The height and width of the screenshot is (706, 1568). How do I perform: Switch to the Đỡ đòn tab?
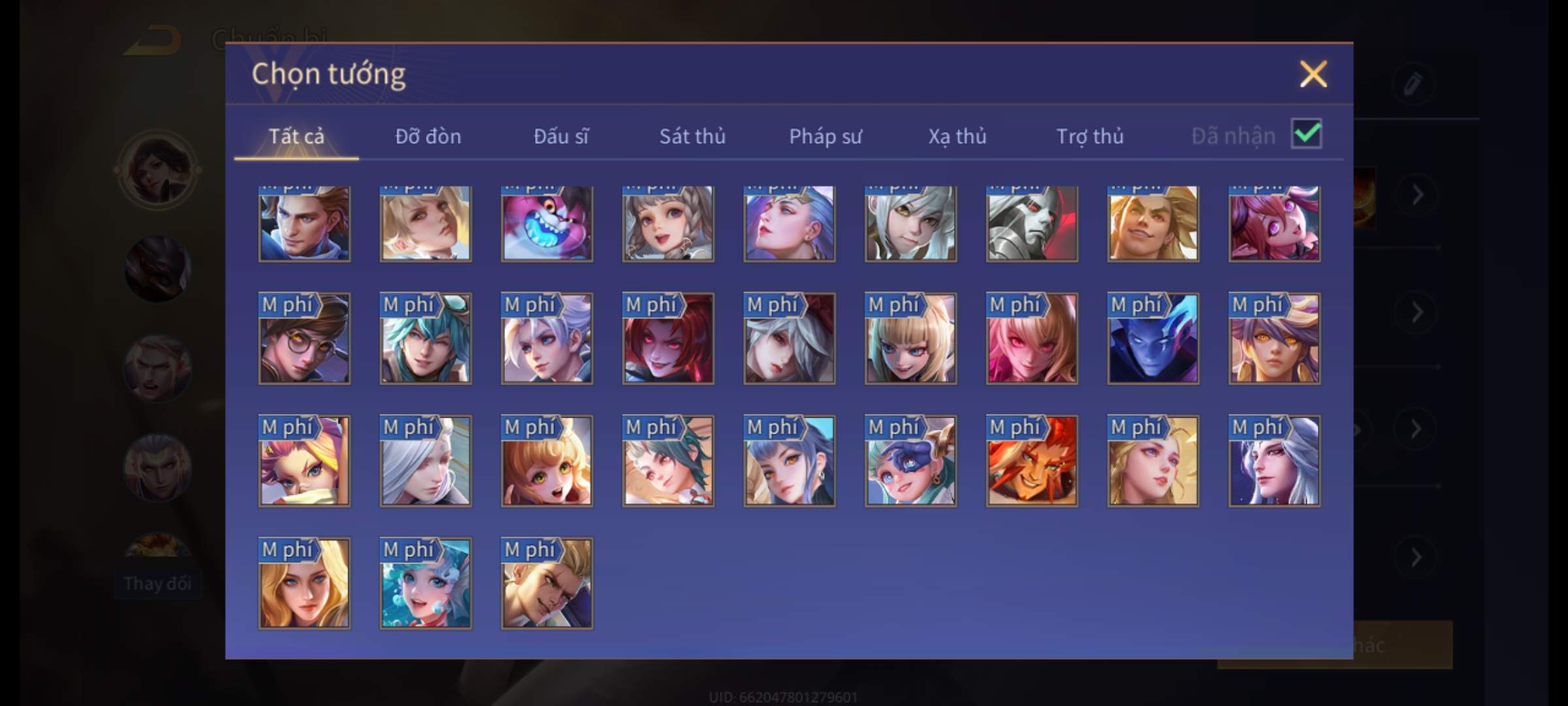tap(428, 137)
